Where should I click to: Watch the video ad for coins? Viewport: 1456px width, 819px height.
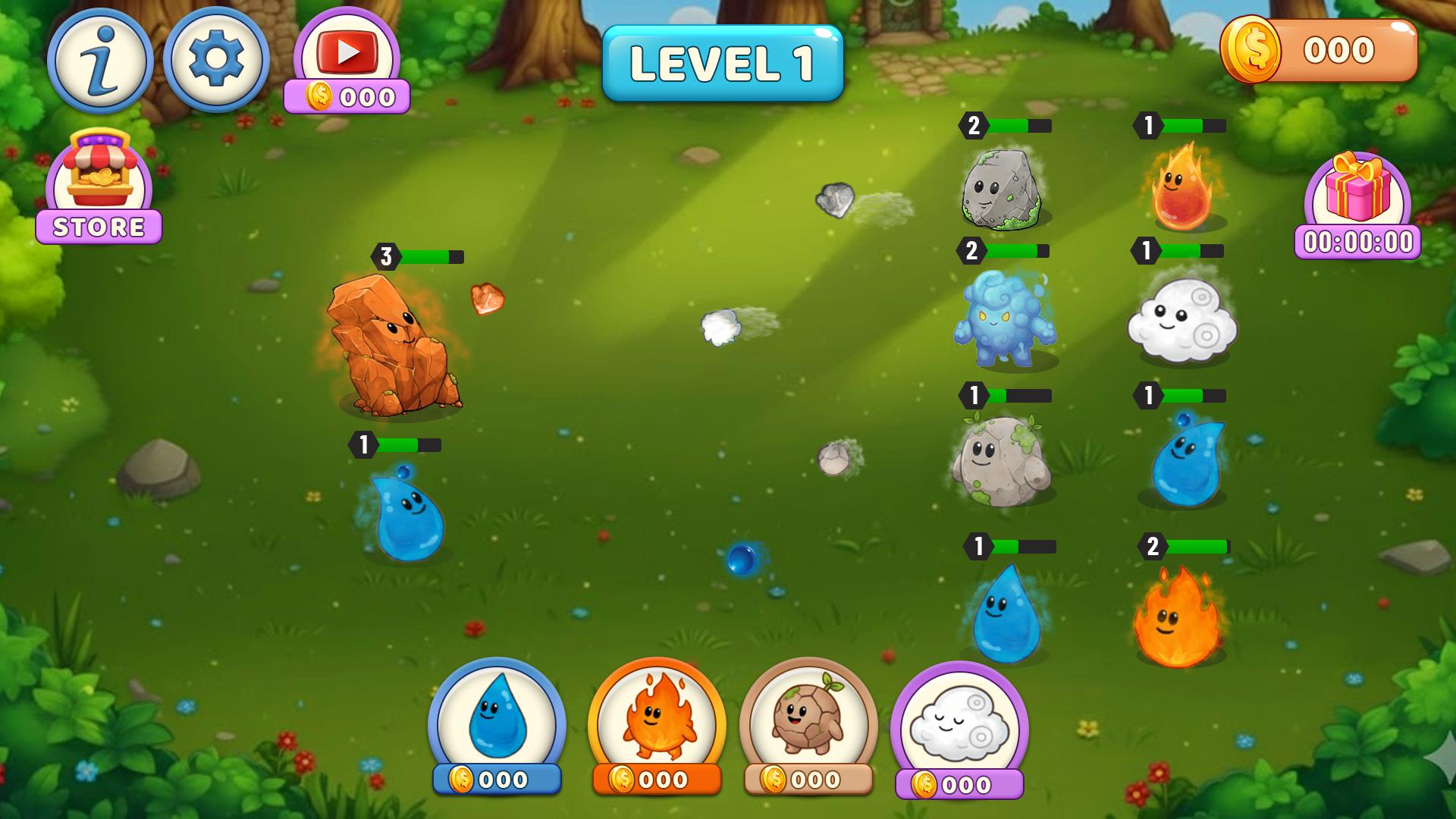coord(347,53)
